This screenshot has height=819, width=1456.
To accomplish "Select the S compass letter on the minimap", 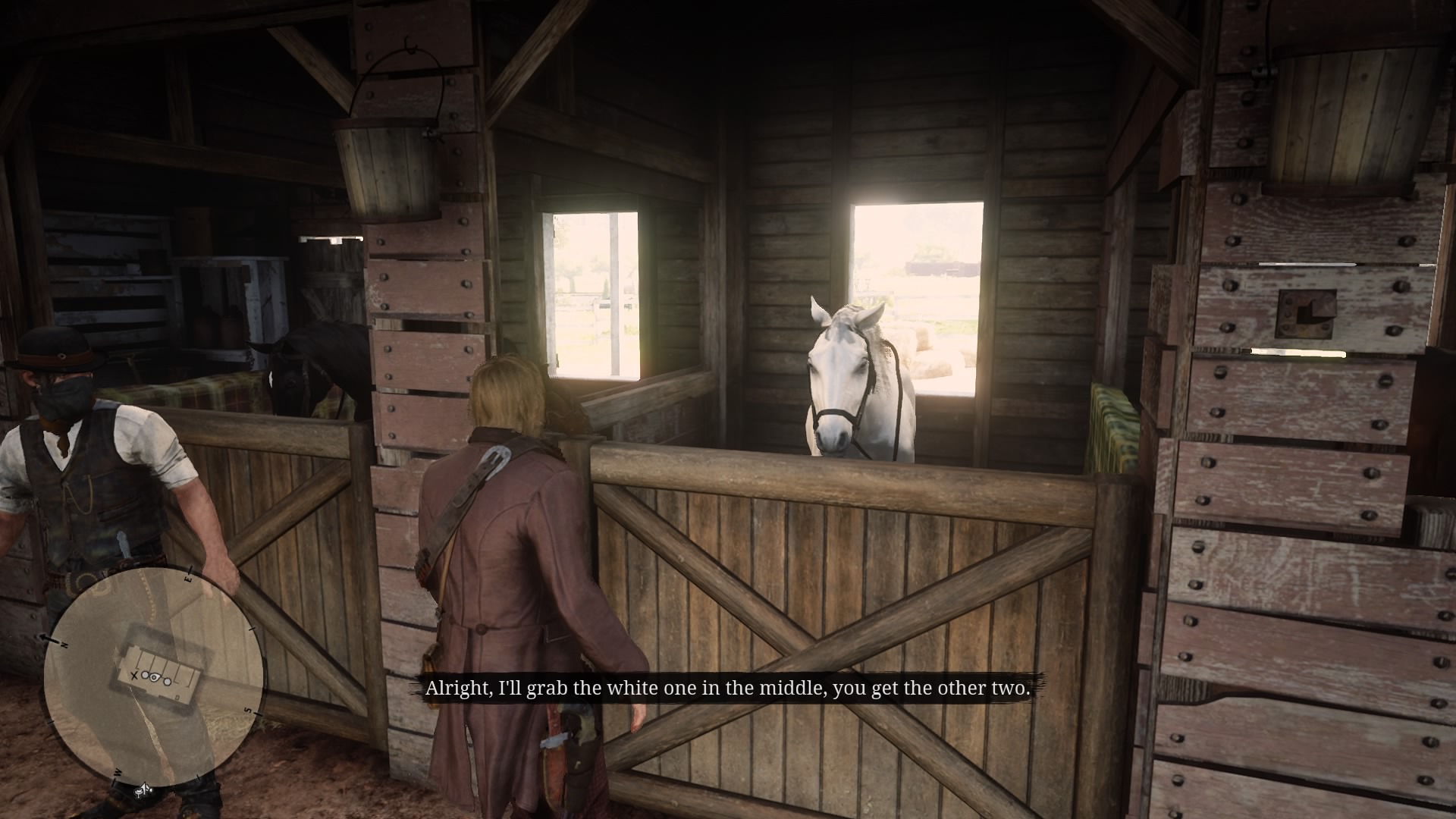I will coord(248,709).
